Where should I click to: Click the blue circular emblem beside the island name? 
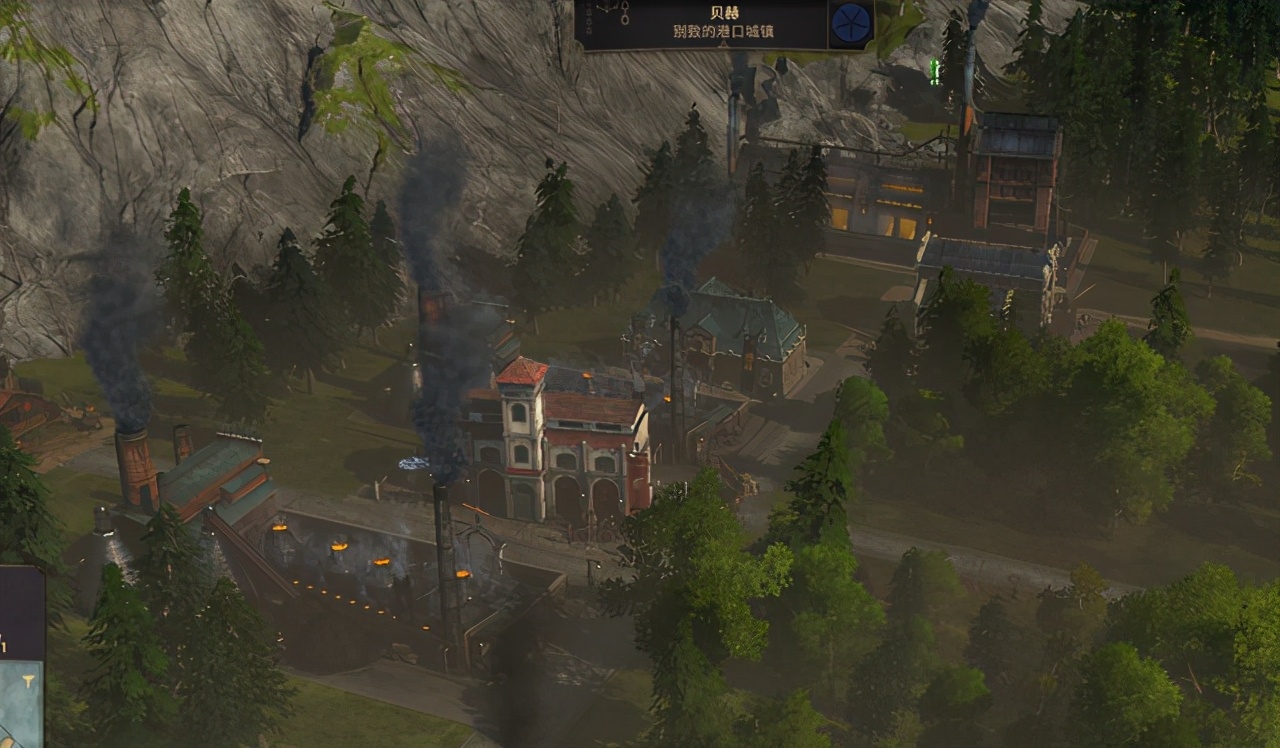tap(851, 23)
